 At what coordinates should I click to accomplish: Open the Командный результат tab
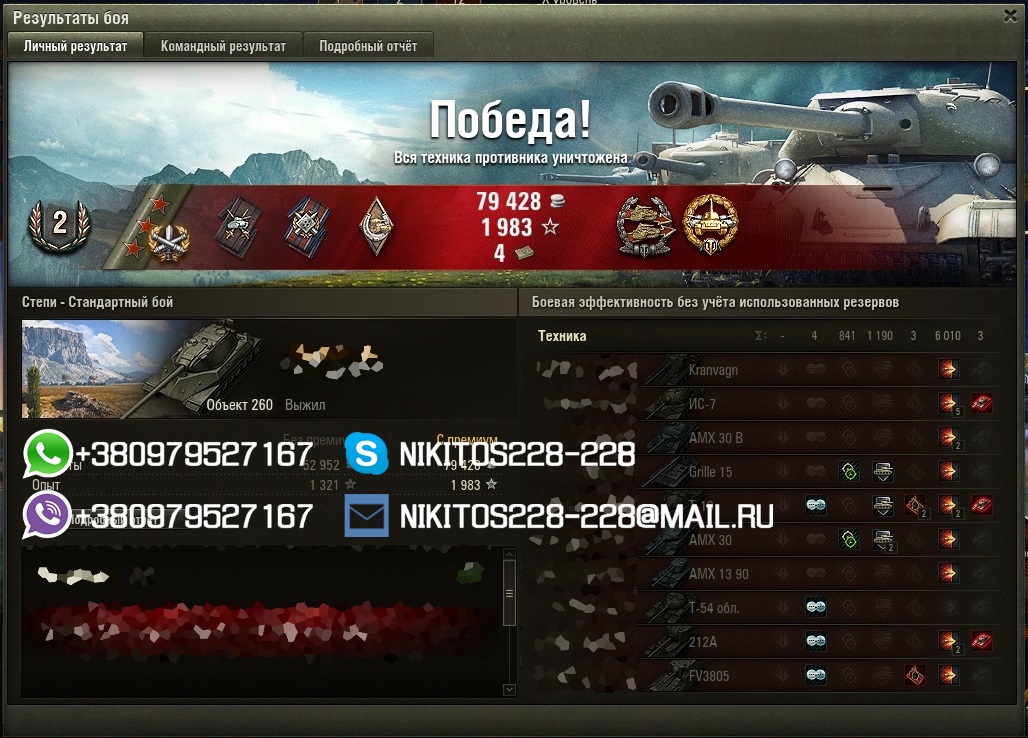[x=223, y=46]
